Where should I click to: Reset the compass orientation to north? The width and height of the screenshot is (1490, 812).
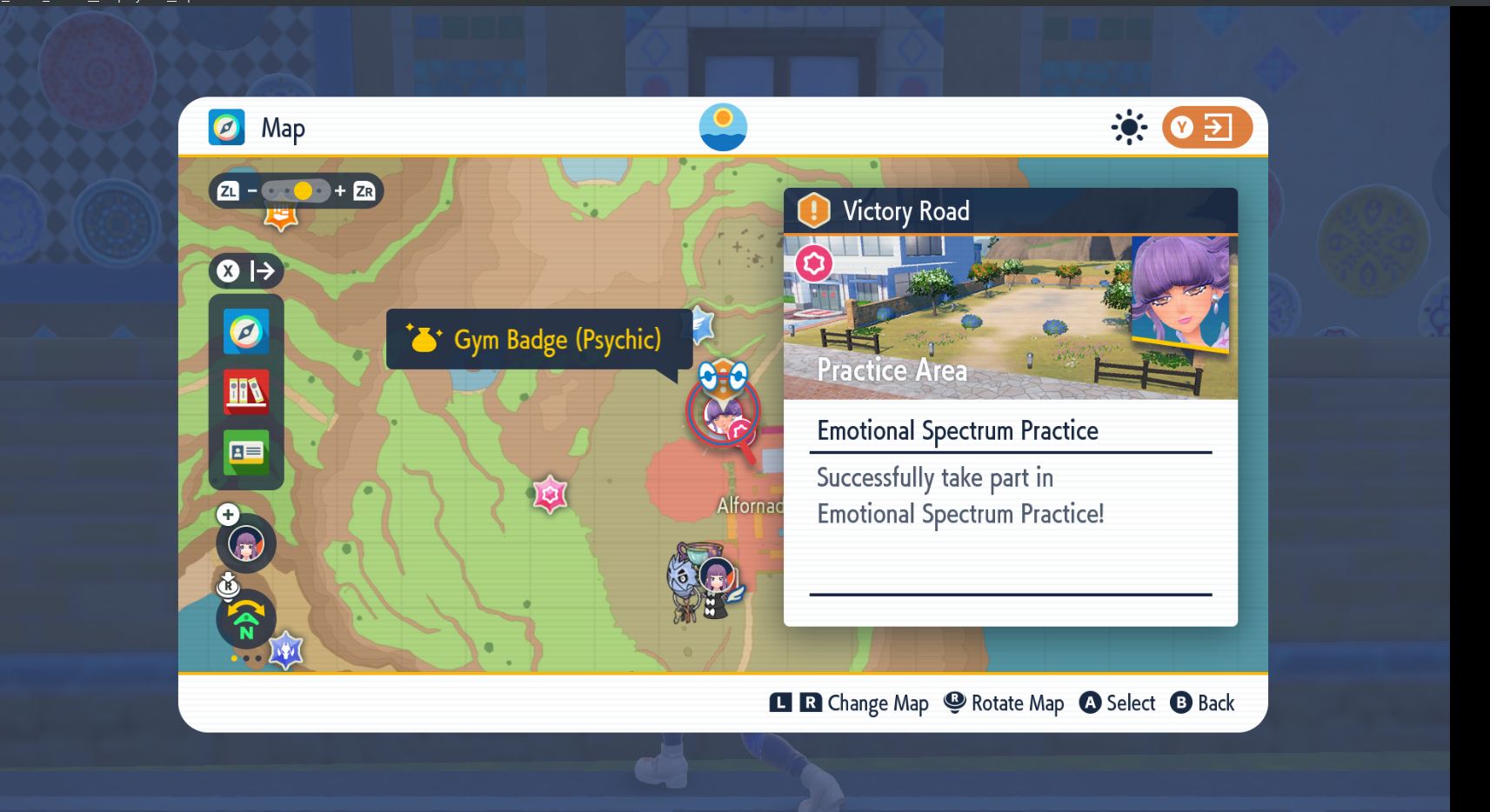tap(246, 620)
